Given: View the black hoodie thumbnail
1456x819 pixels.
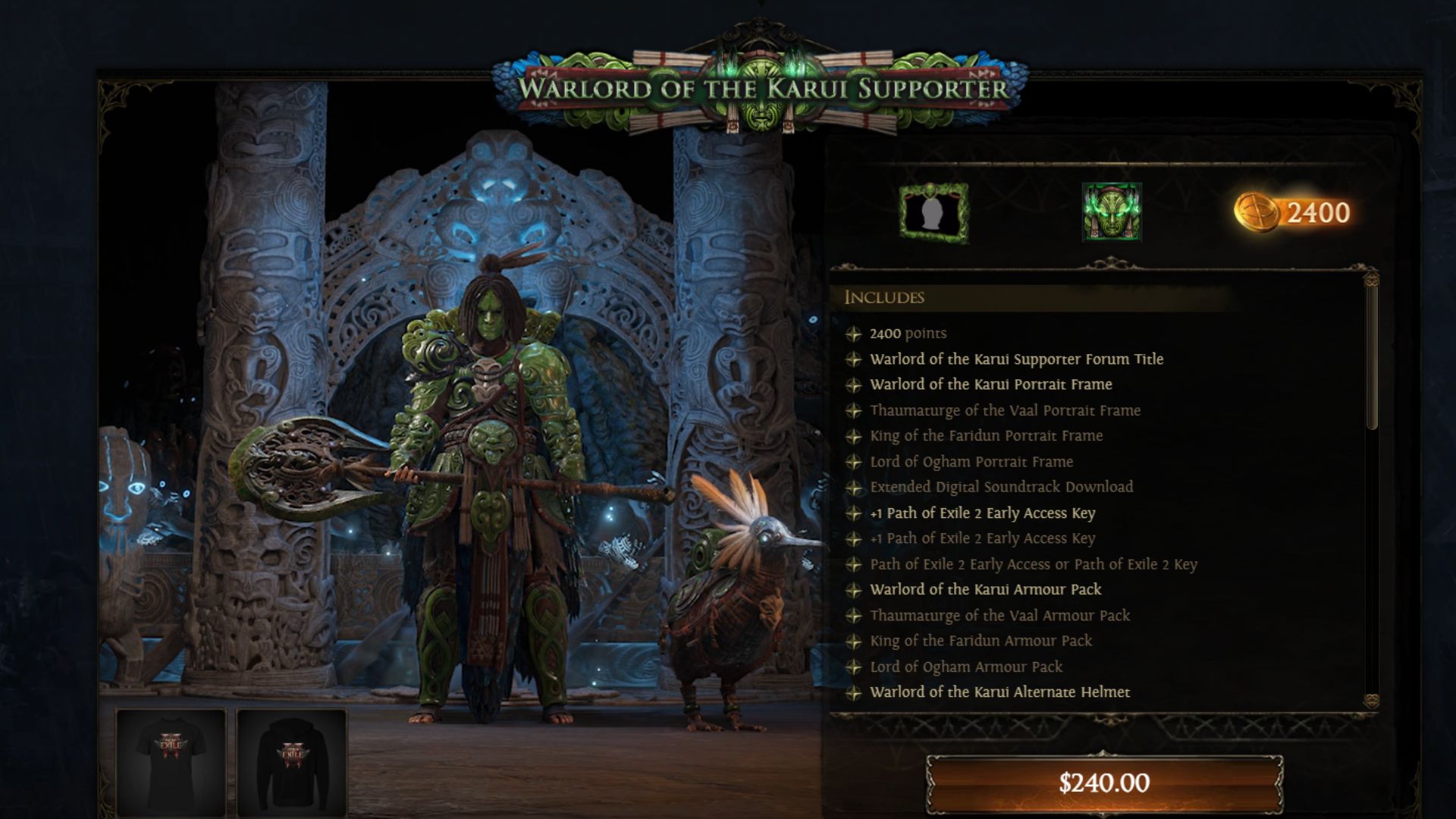Looking at the screenshot, I should (x=292, y=761).
